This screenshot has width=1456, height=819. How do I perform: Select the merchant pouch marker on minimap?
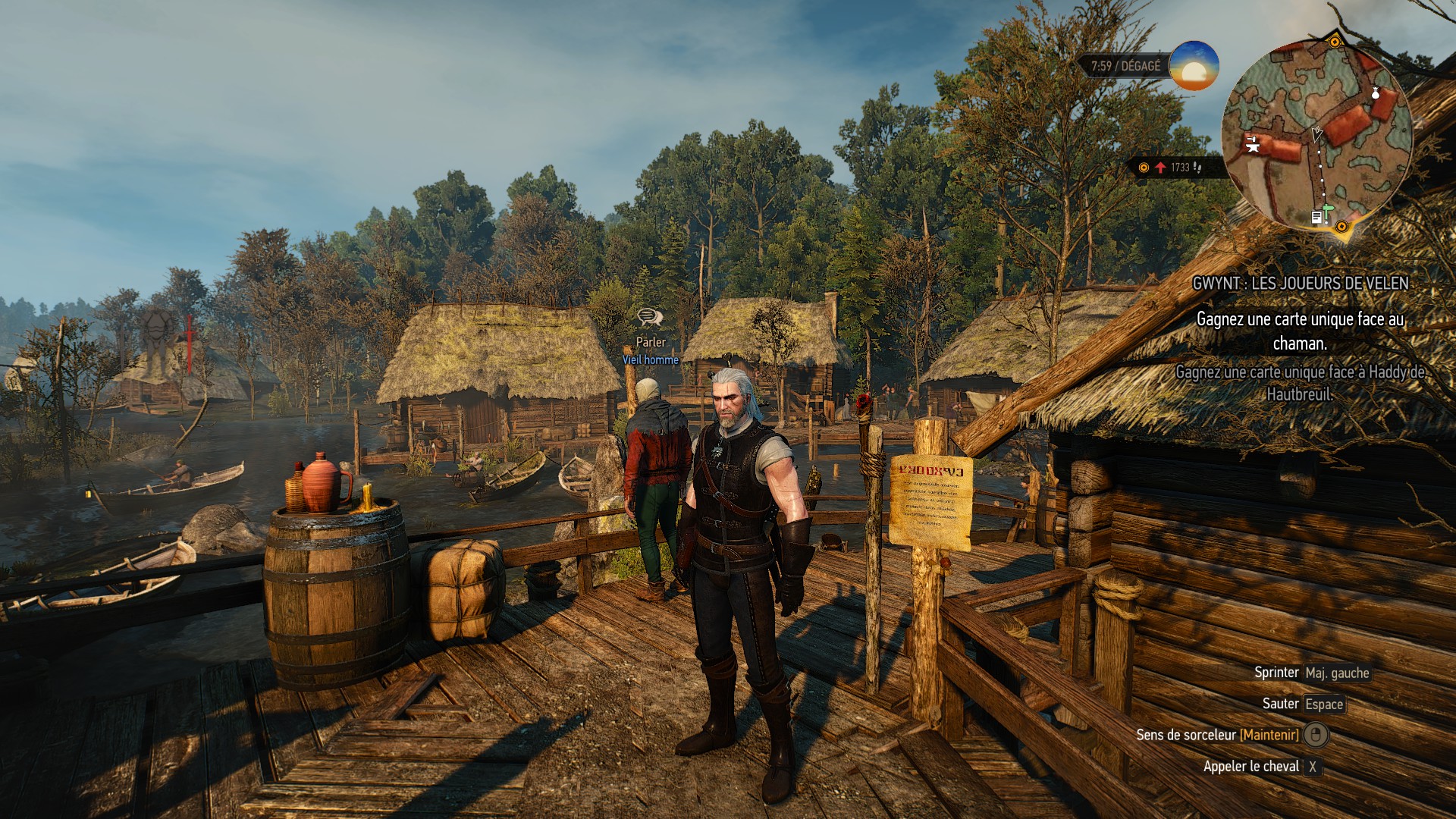coord(1376,94)
